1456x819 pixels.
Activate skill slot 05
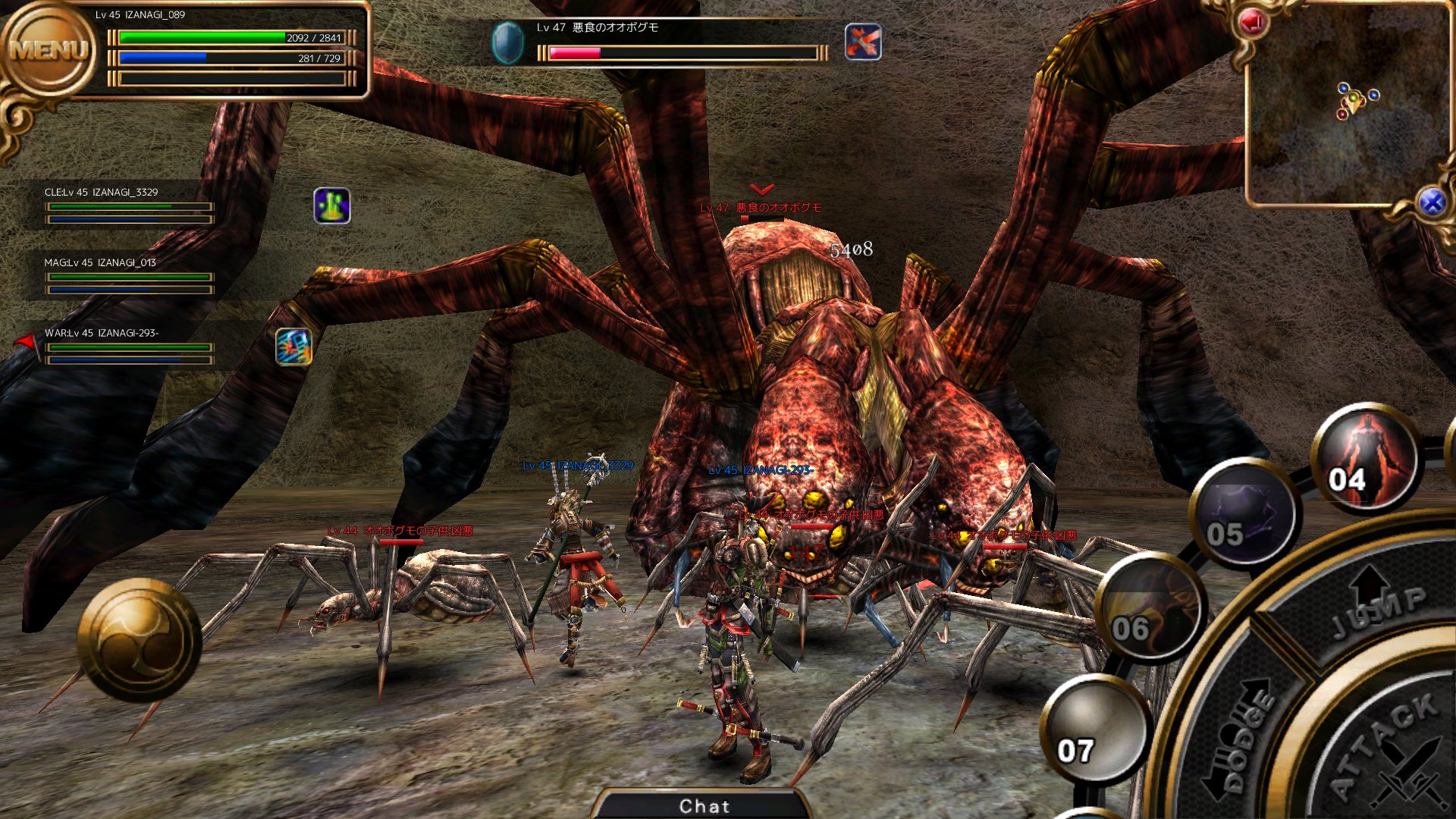1244,514
